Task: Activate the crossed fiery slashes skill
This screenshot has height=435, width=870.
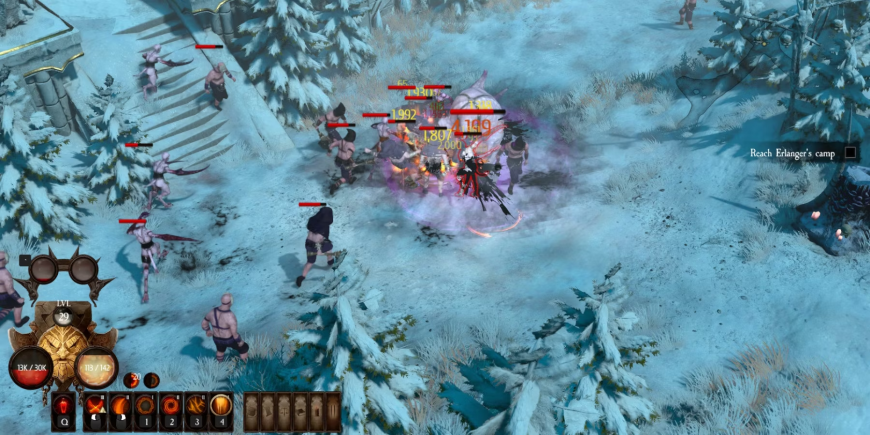Action: 96,407
